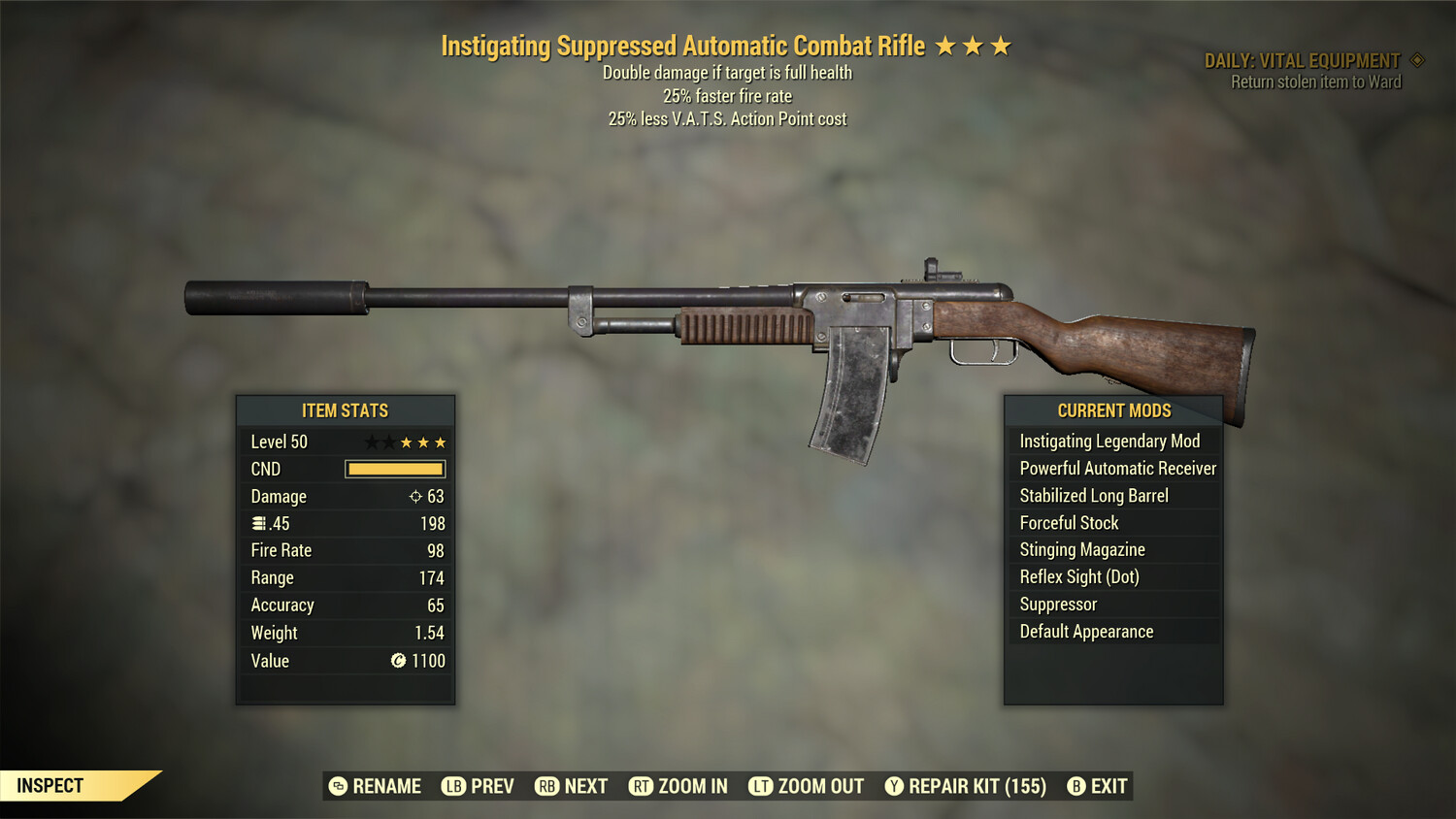Image resolution: width=1456 pixels, height=819 pixels.
Task: Expand the Item Stats panel header
Action: (346, 410)
